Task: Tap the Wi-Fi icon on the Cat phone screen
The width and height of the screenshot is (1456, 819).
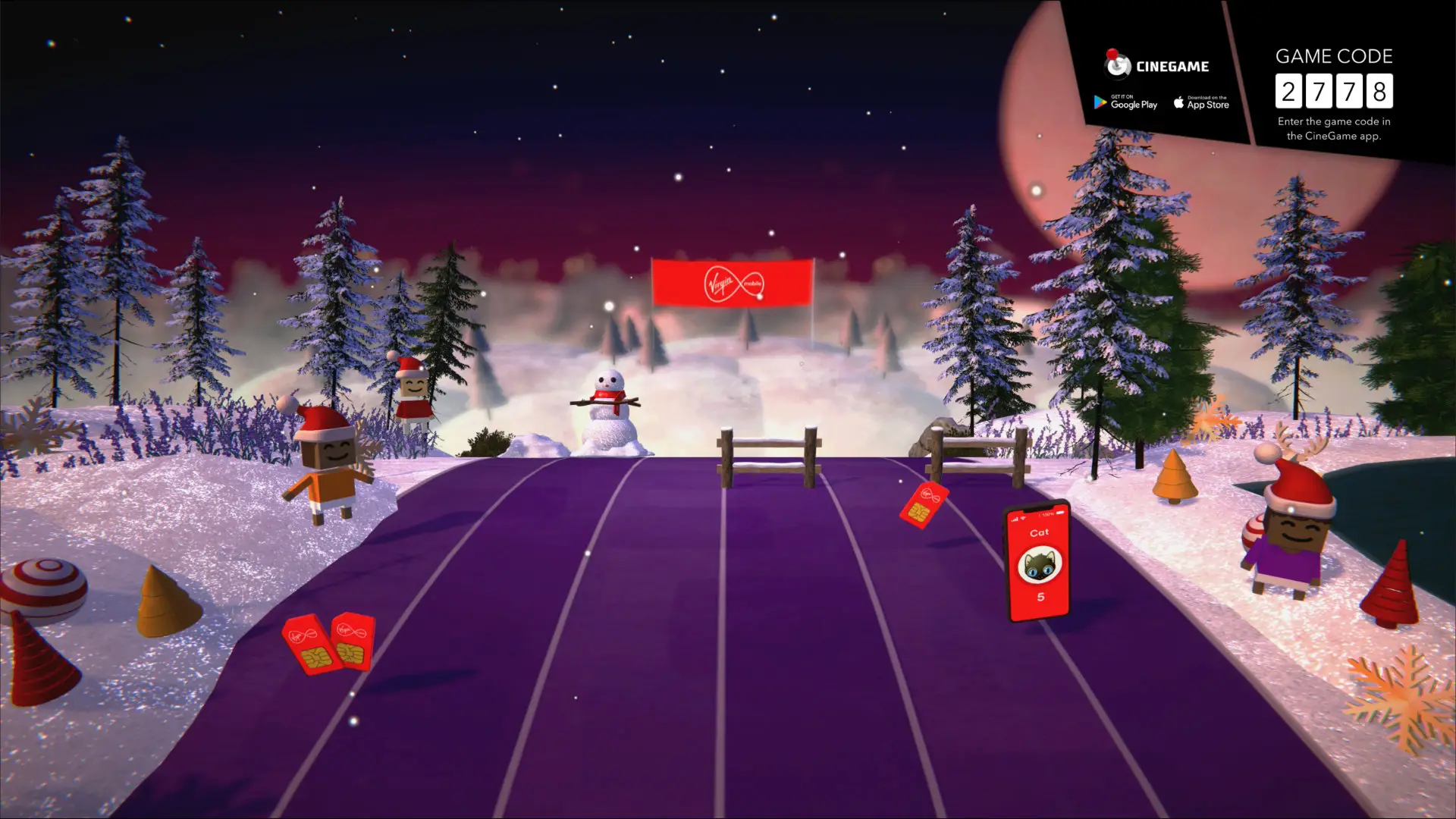Action: [1022, 518]
